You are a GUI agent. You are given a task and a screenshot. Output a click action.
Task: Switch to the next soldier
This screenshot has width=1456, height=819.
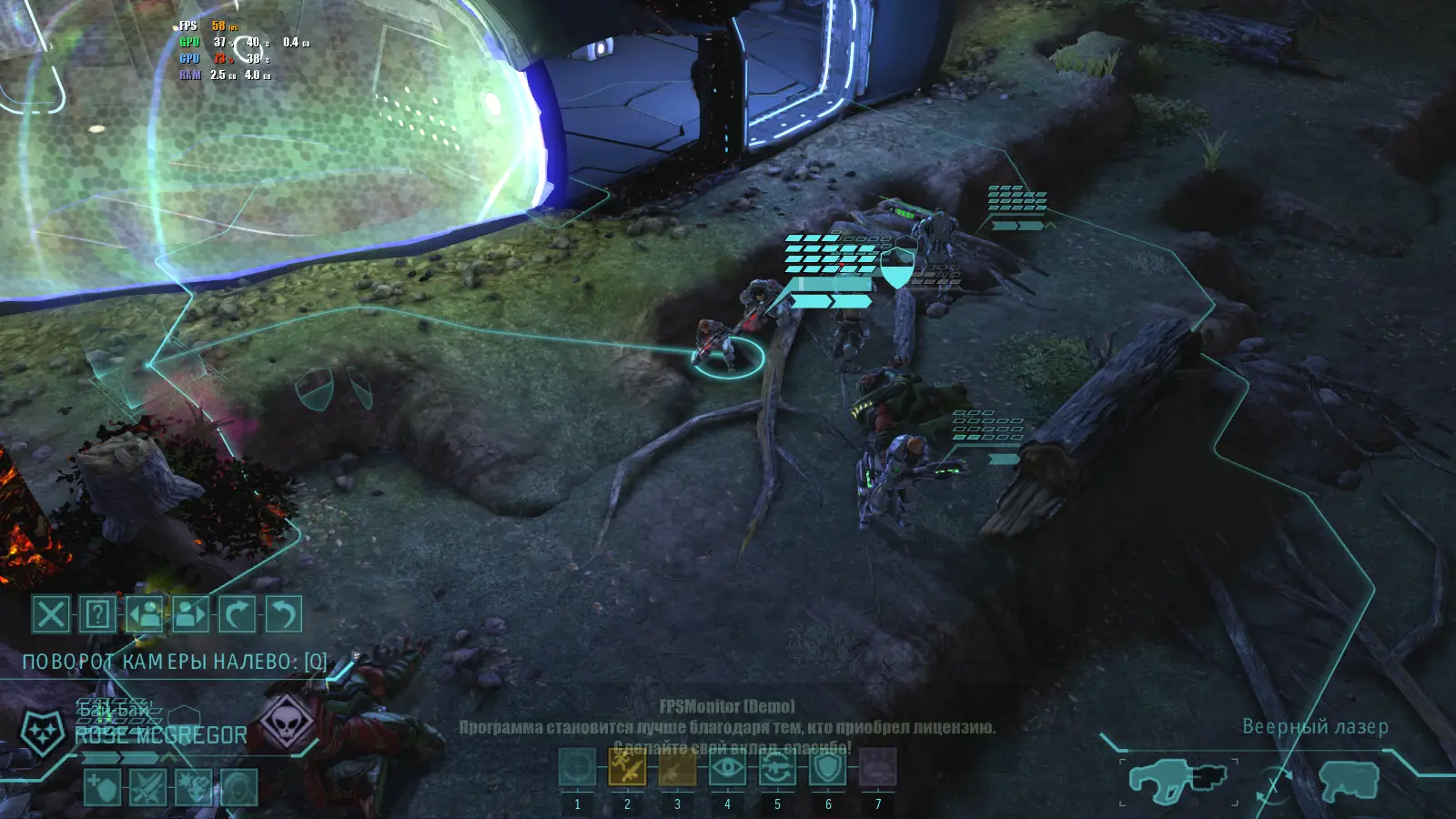190,614
